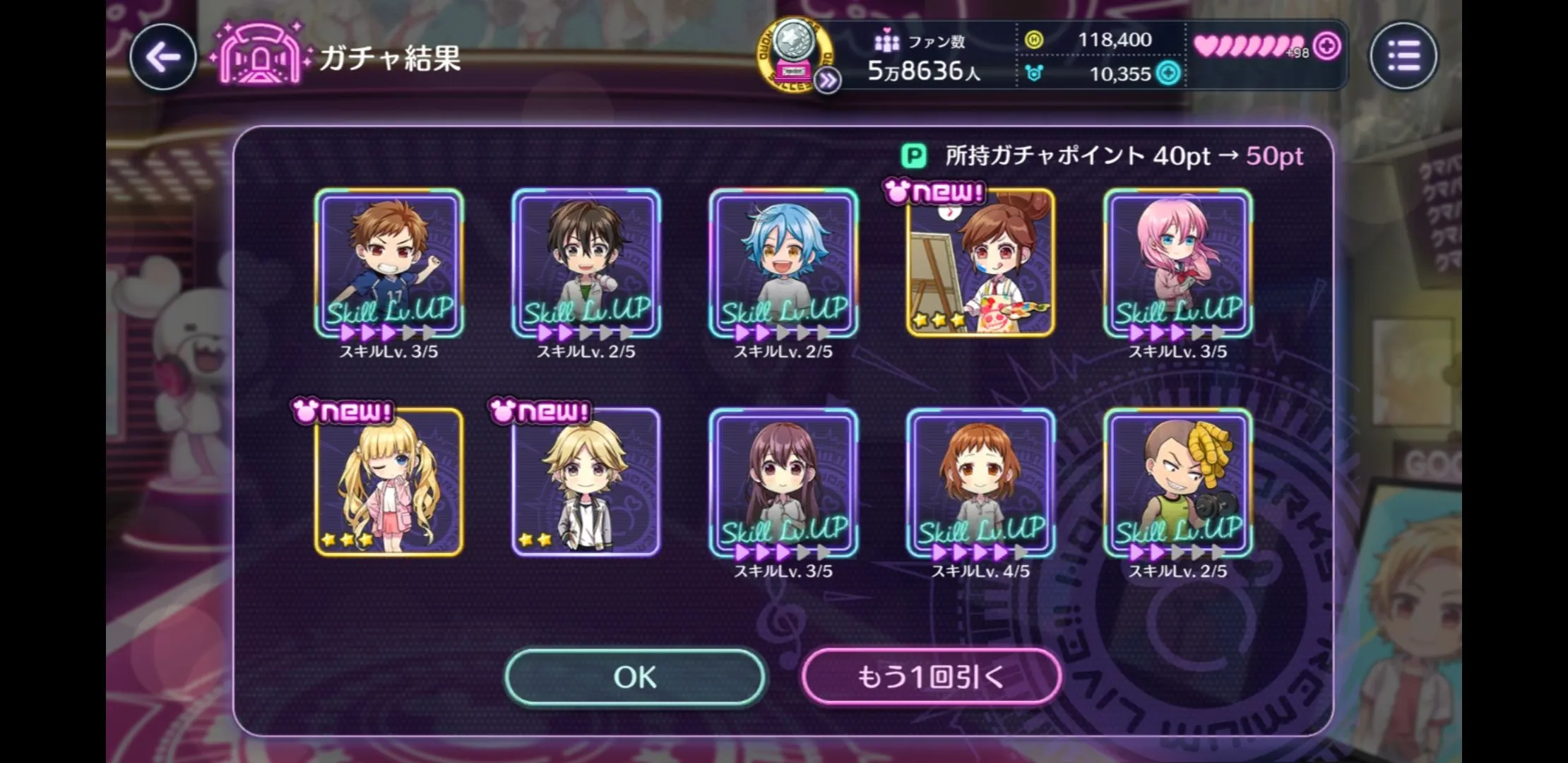Add hearts with the pink plus button

click(1328, 47)
